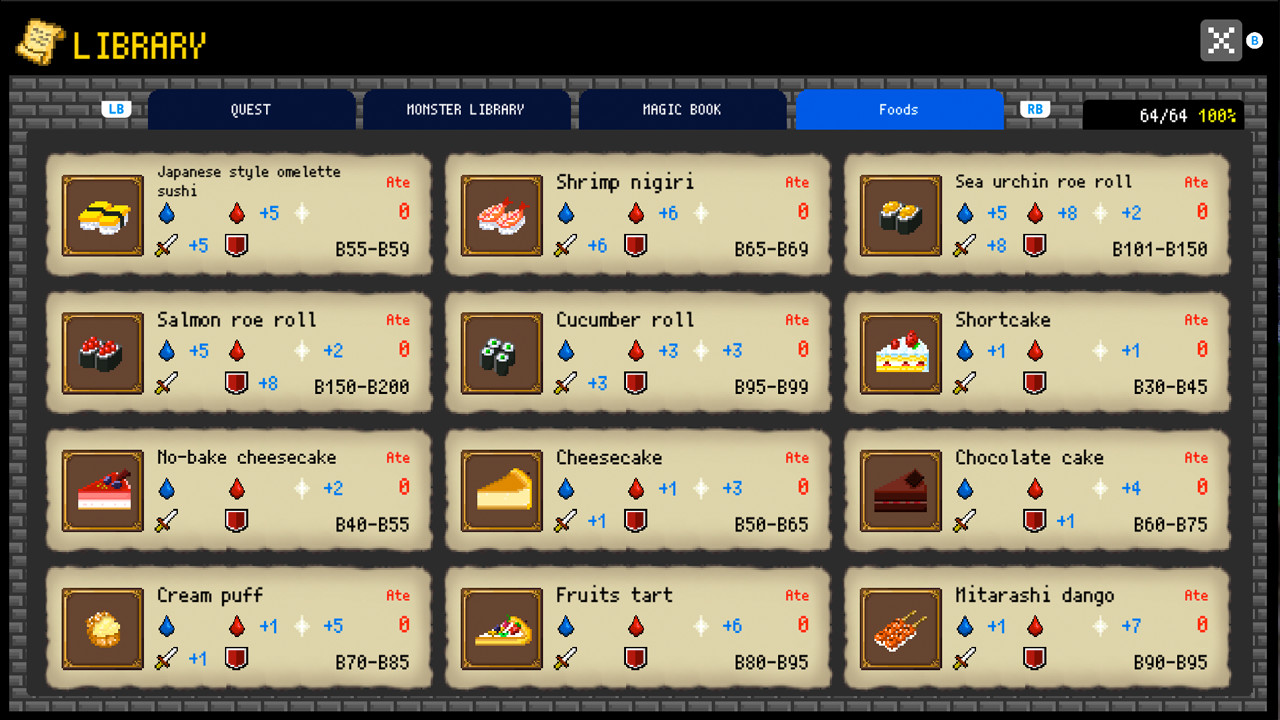This screenshot has height=720, width=1280.
Task: Open the Monster Library tab
Action: 467,109
